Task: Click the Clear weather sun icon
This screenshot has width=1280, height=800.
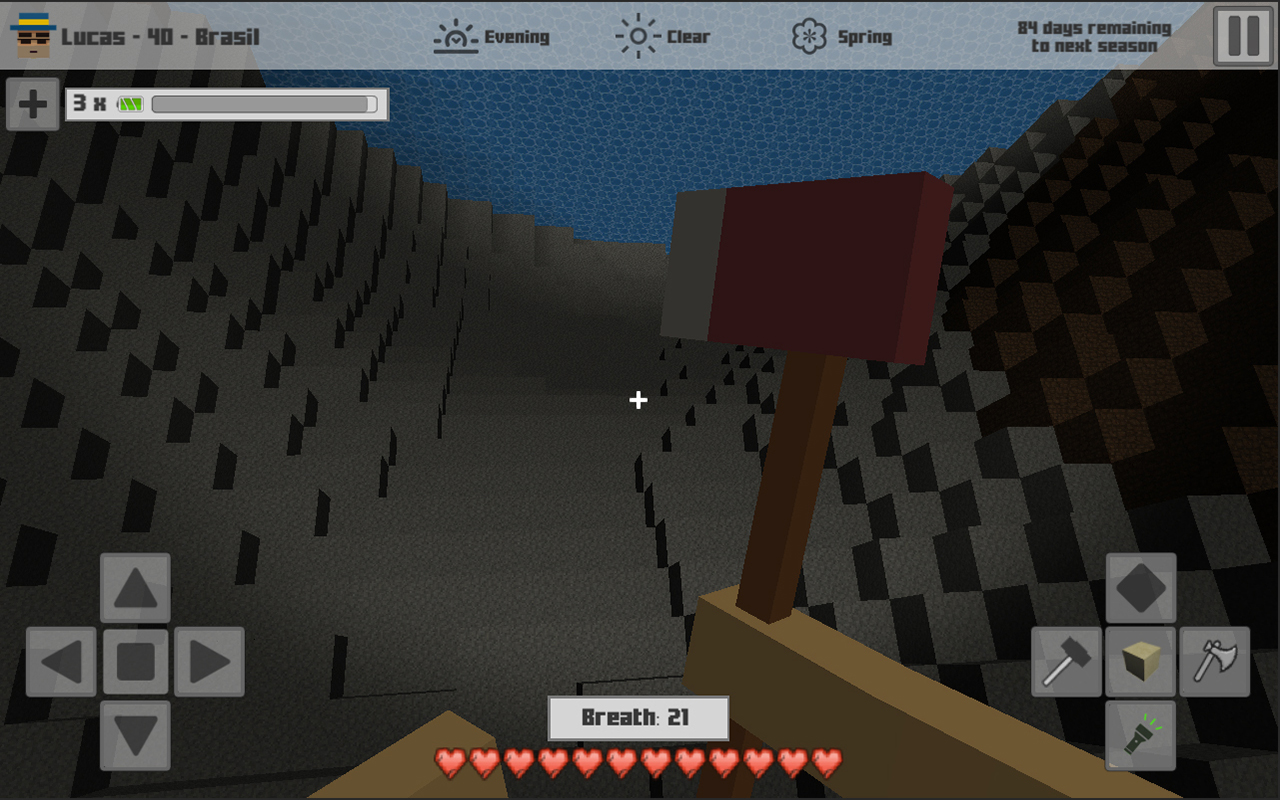Action: tap(634, 33)
